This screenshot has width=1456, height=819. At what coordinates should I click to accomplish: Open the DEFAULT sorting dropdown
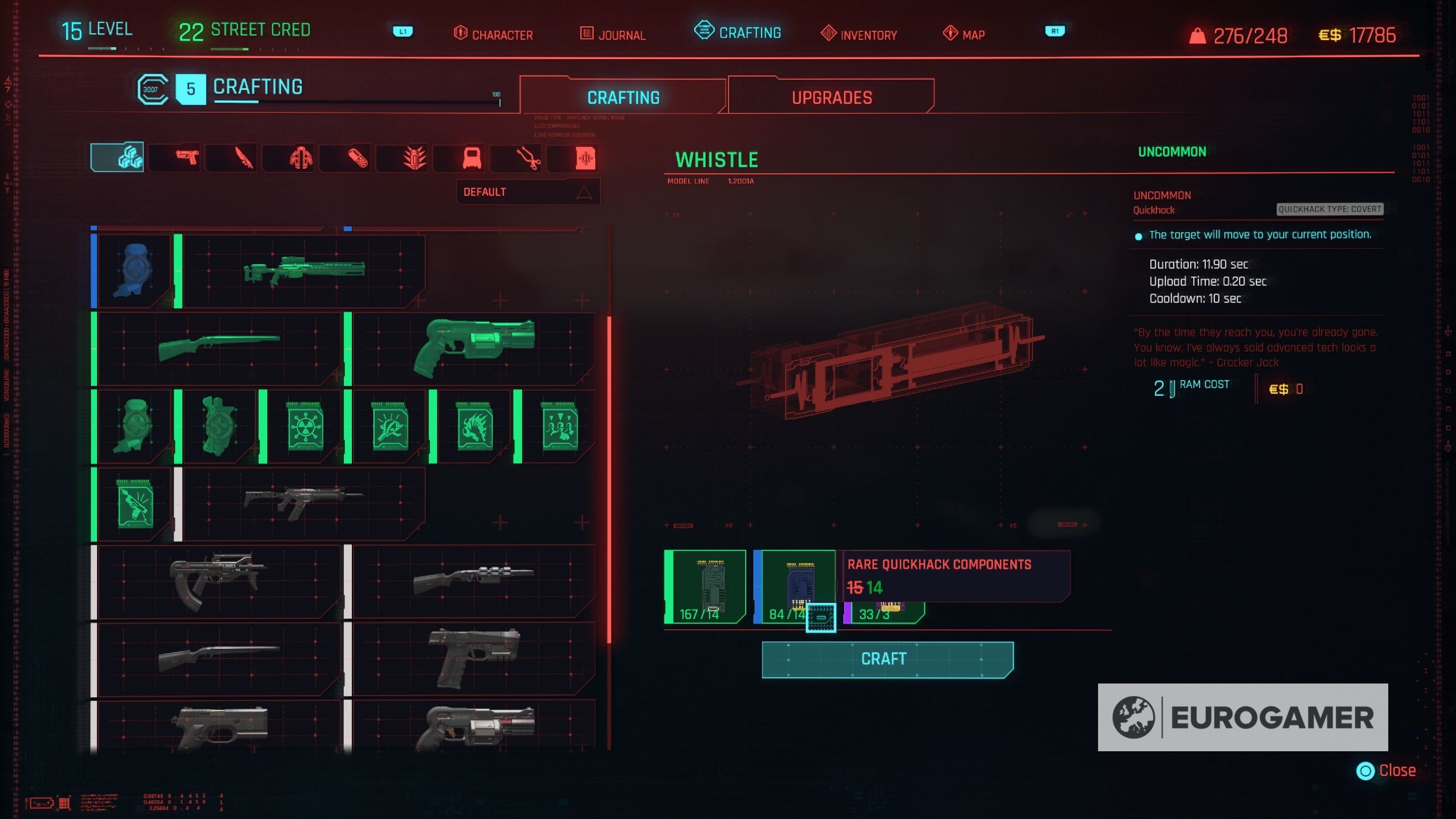point(527,192)
